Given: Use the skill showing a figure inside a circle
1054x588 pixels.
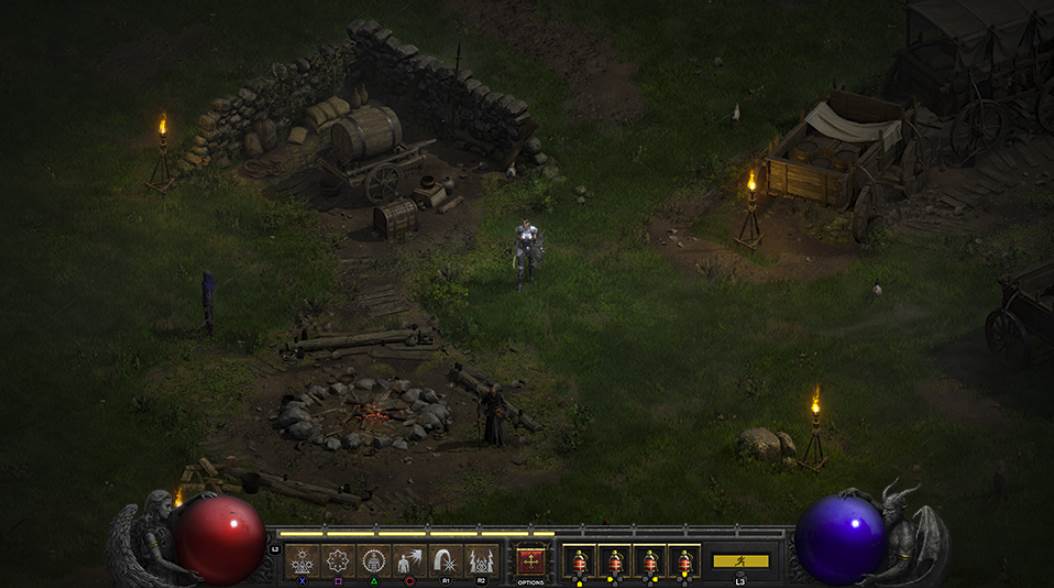Looking at the screenshot, I should [373, 561].
